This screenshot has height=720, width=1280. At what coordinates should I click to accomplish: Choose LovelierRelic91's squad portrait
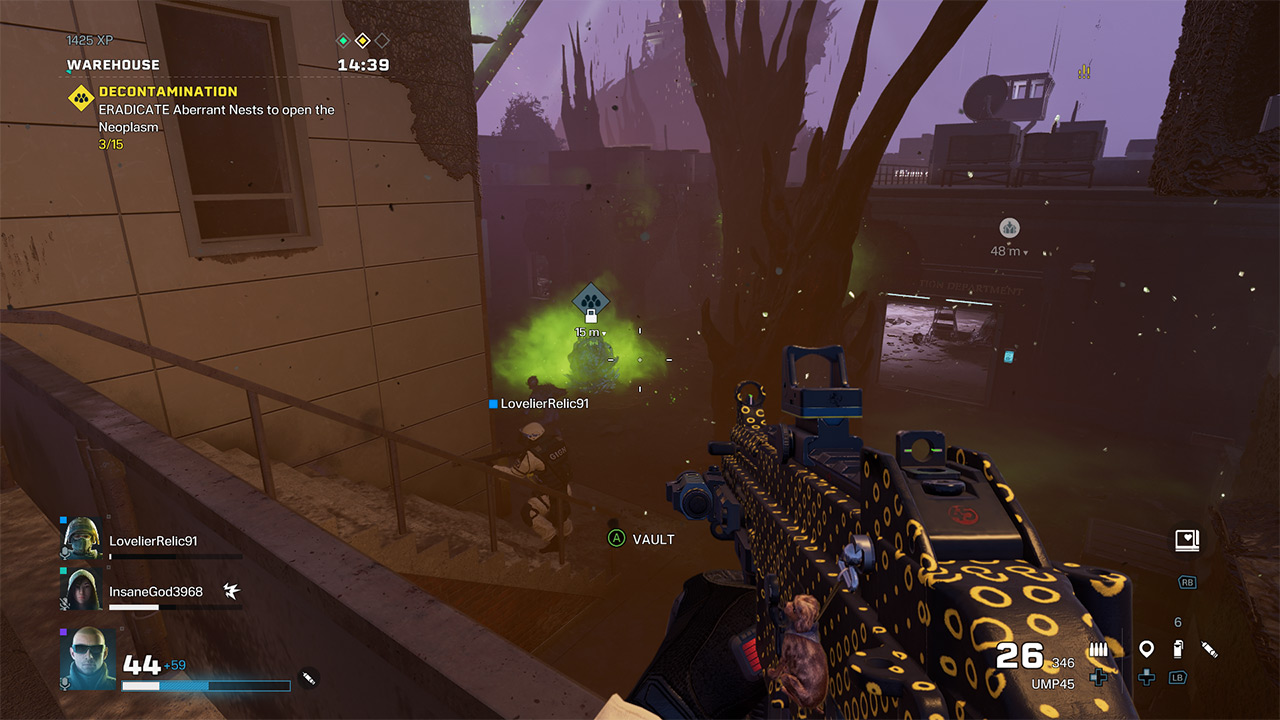point(82,539)
